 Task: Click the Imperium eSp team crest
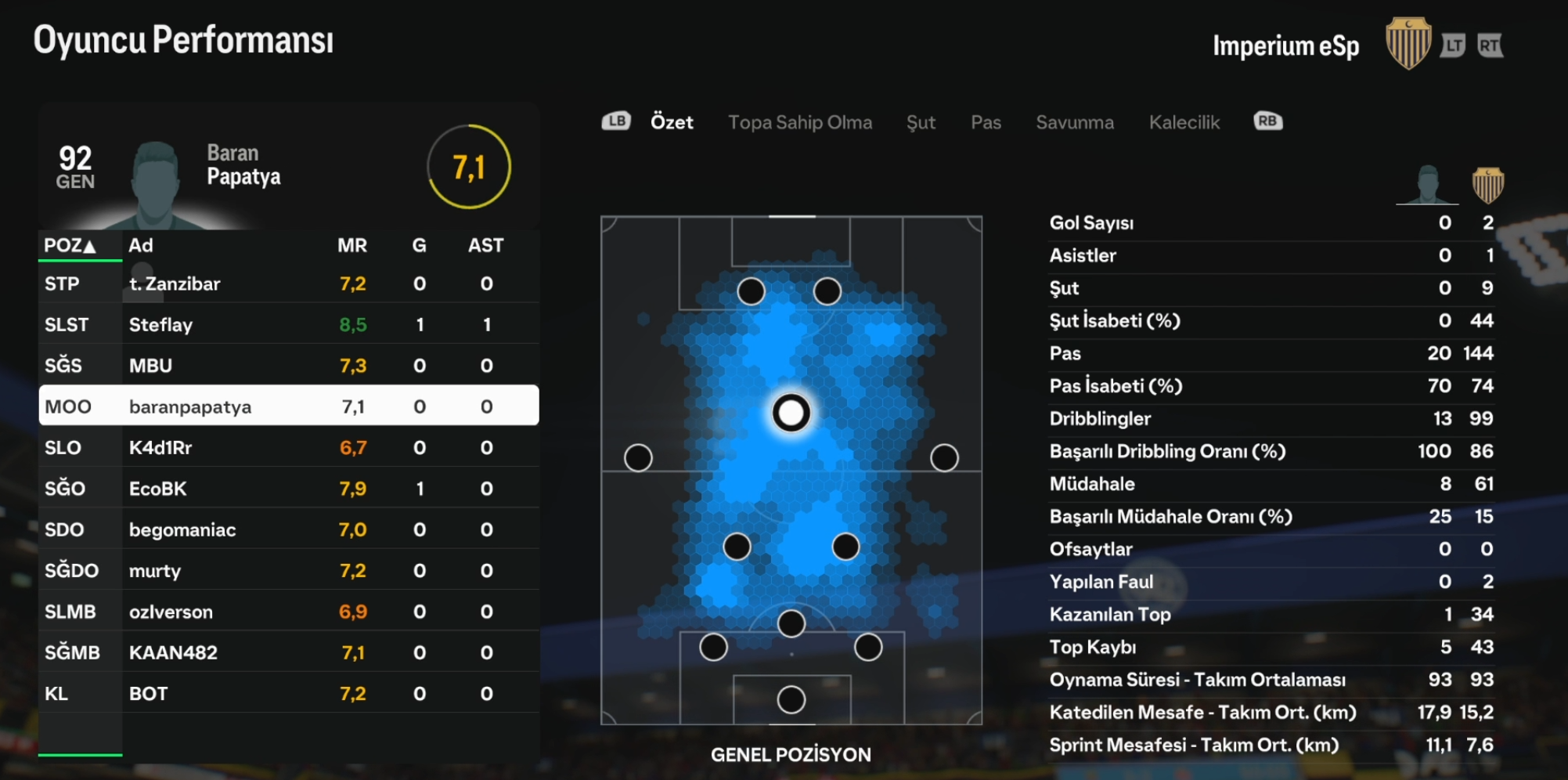pyautogui.click(x=1408, y=44)
